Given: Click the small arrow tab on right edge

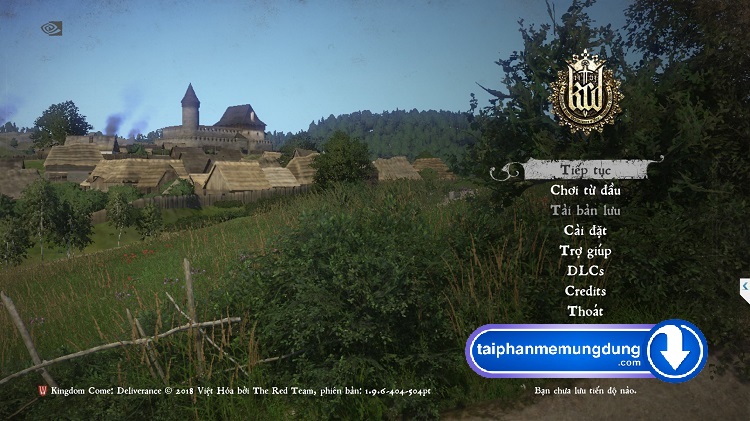Looking at the screenshot, I should 745,289.
